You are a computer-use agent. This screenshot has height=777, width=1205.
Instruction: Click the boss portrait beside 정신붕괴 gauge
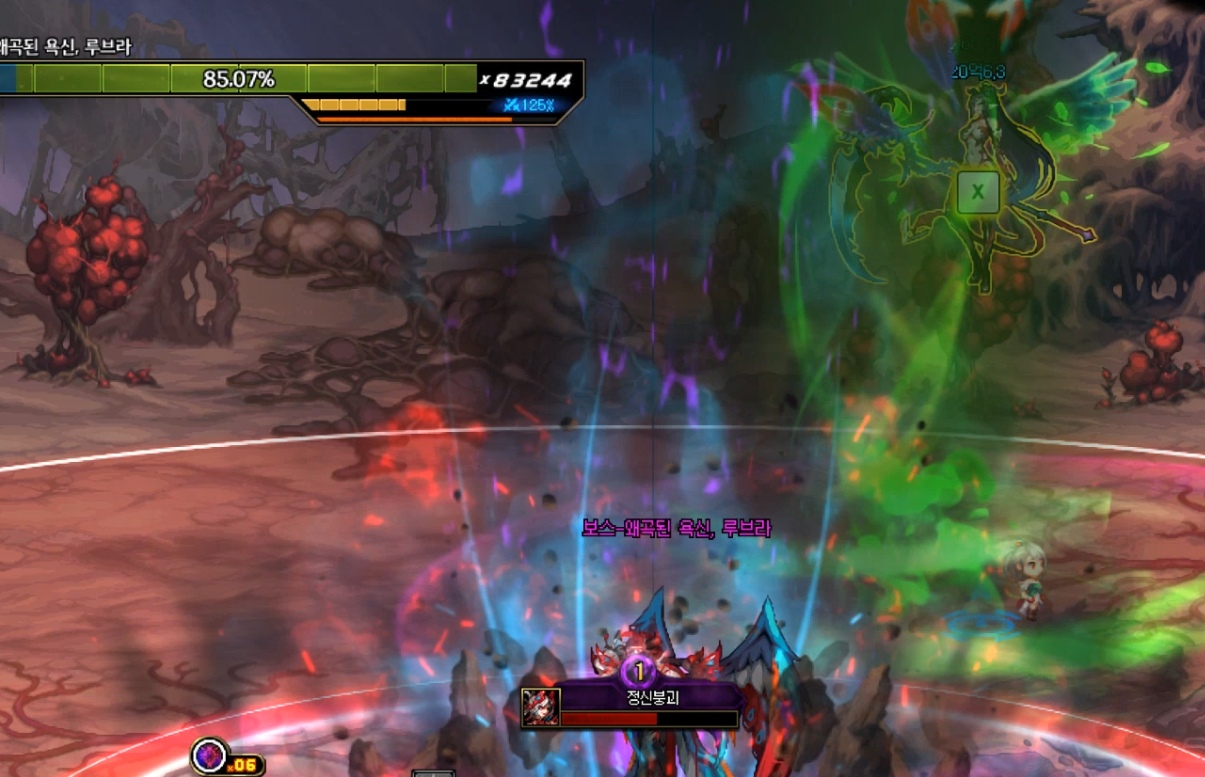(x=540, y=708)
